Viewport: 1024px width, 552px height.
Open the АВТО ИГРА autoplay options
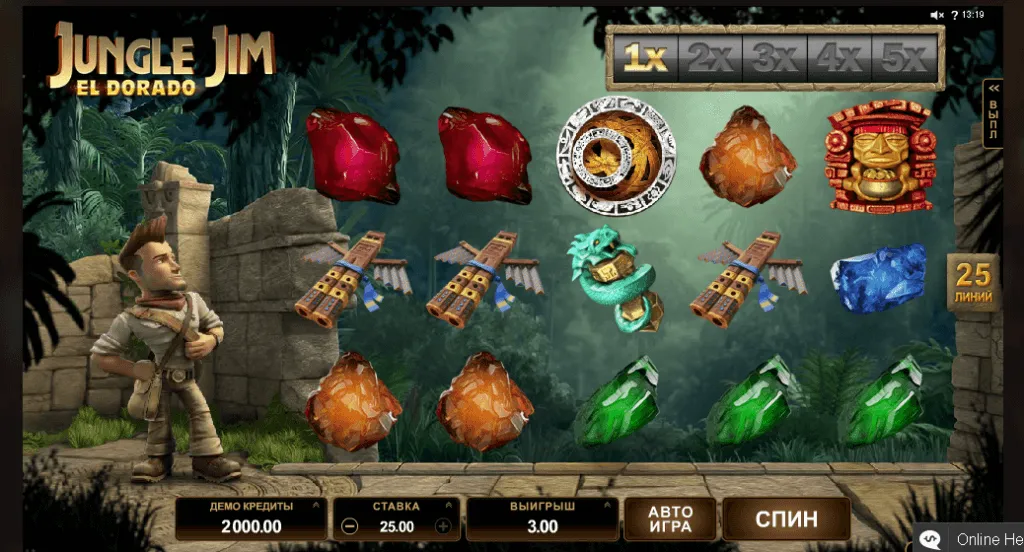pyautogui.click(x=670, y=519)
